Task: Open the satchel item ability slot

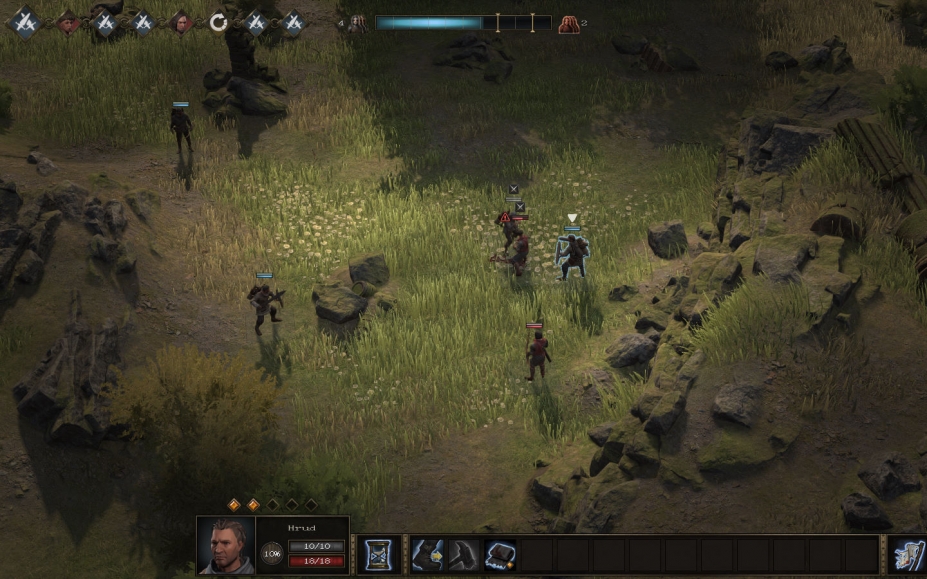Action: tap(500, 555)
